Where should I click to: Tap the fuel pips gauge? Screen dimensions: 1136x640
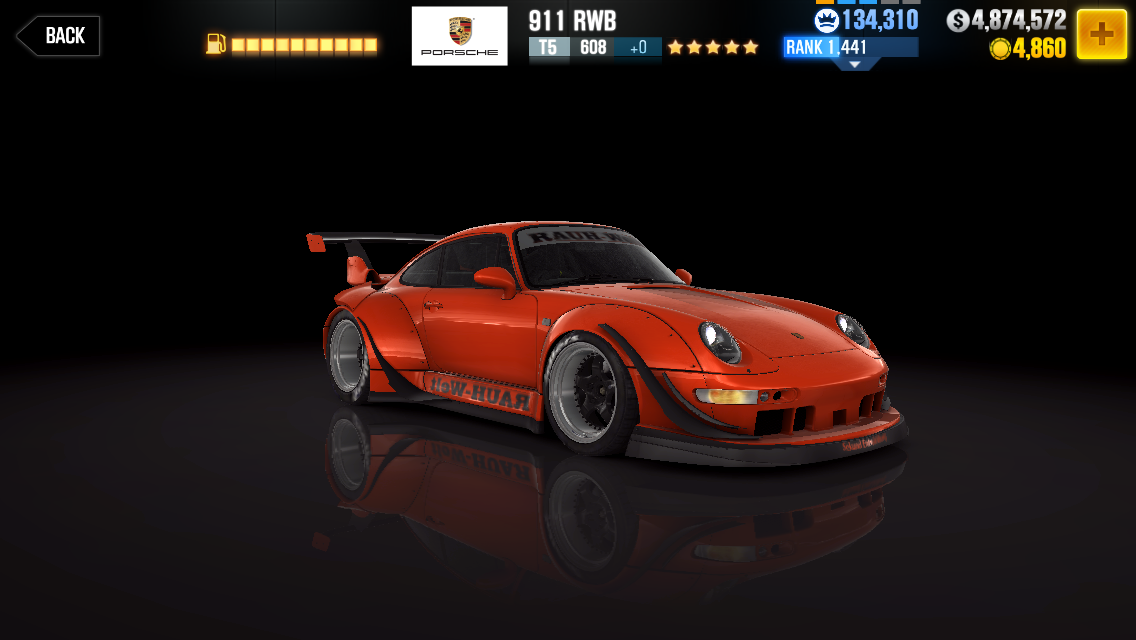point(292,45)
